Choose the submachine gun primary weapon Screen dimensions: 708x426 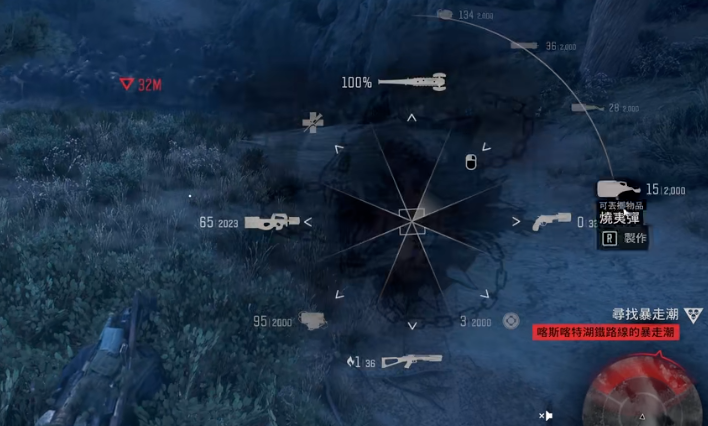(x=271, y=221)
